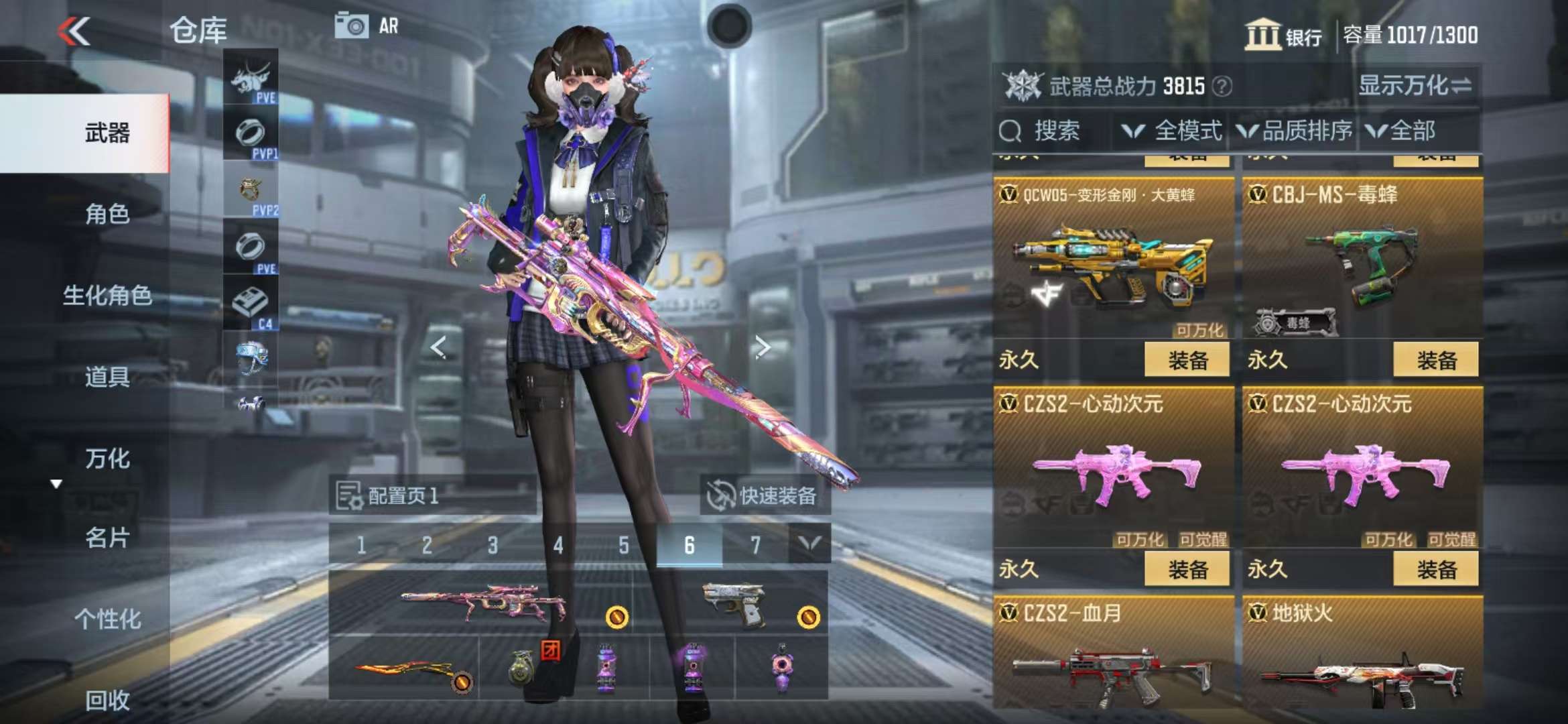The image size is (1568, 724).
Task: Go back using the double-arrow button
Action: 74,32
